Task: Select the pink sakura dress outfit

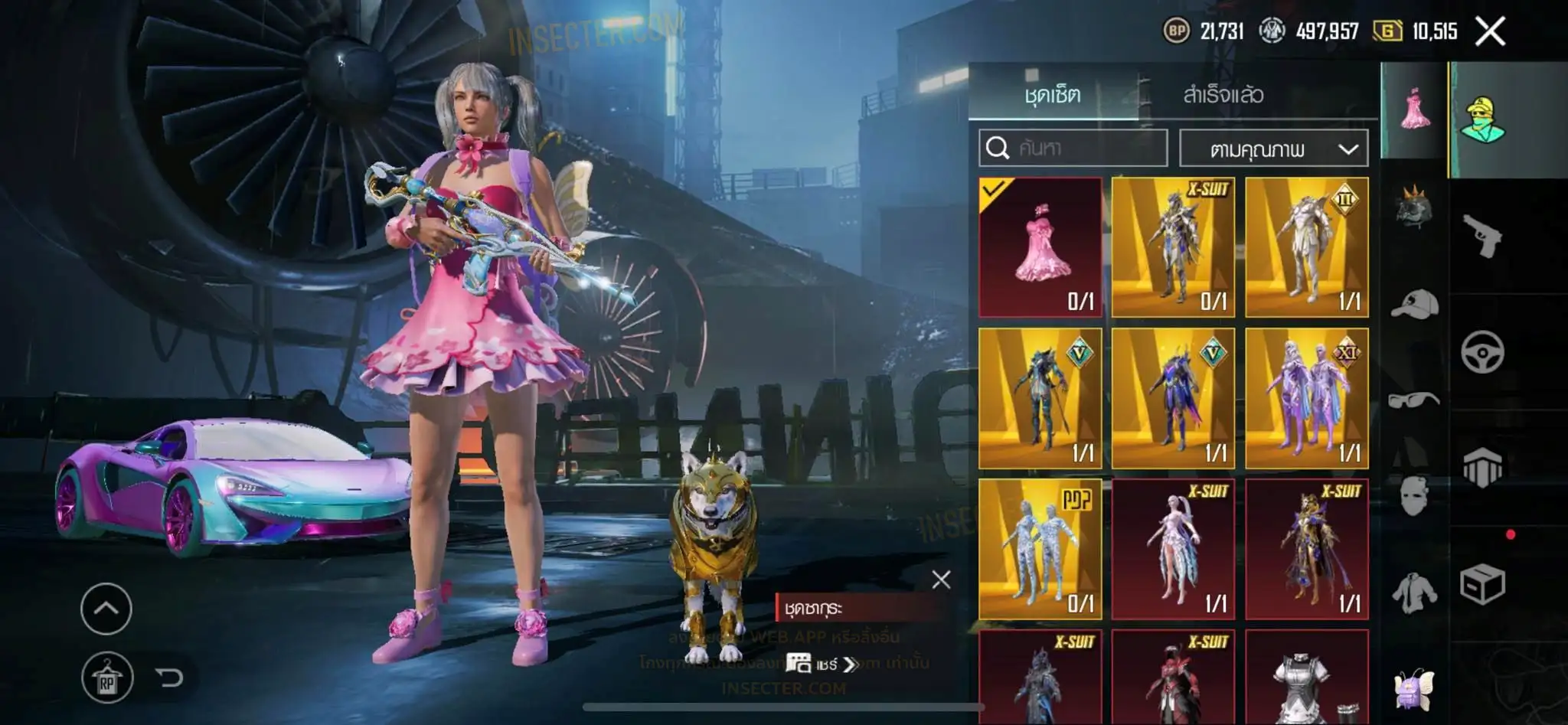Action: tap(1040, 247)
